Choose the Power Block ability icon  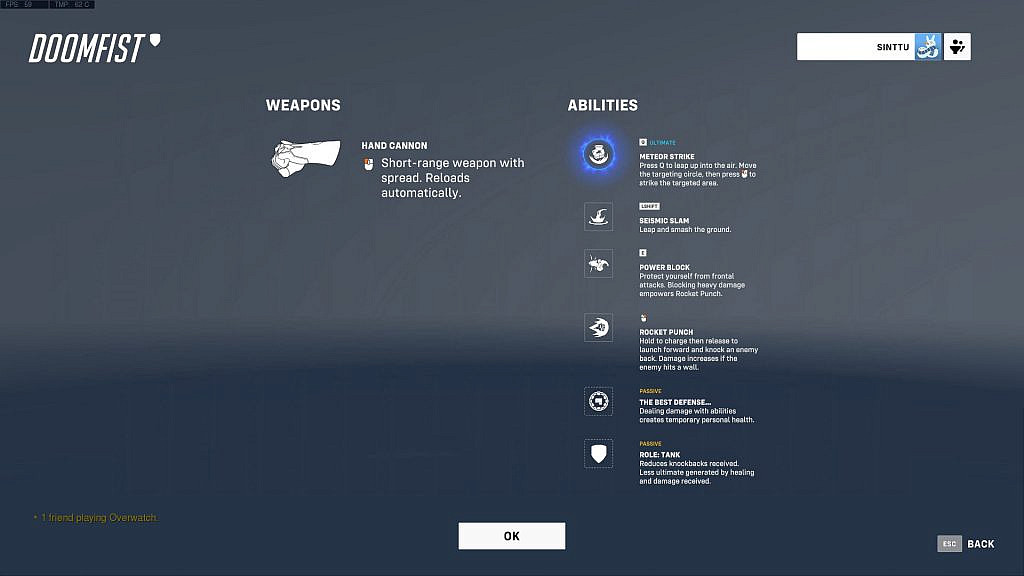tap(598, 264)
